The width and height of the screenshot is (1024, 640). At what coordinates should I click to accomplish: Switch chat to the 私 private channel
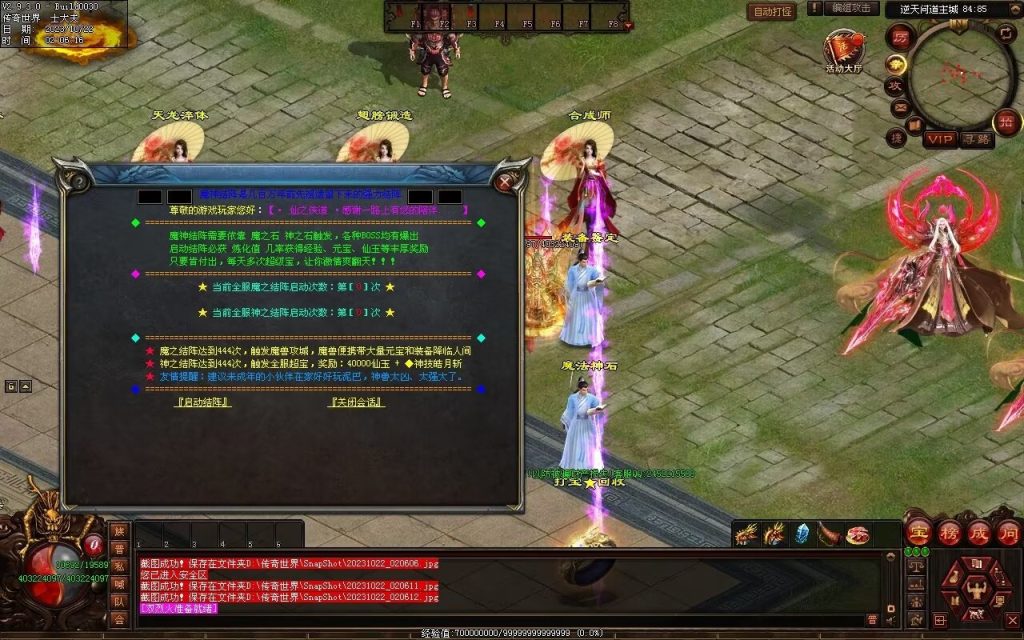(x=119, y=567)
